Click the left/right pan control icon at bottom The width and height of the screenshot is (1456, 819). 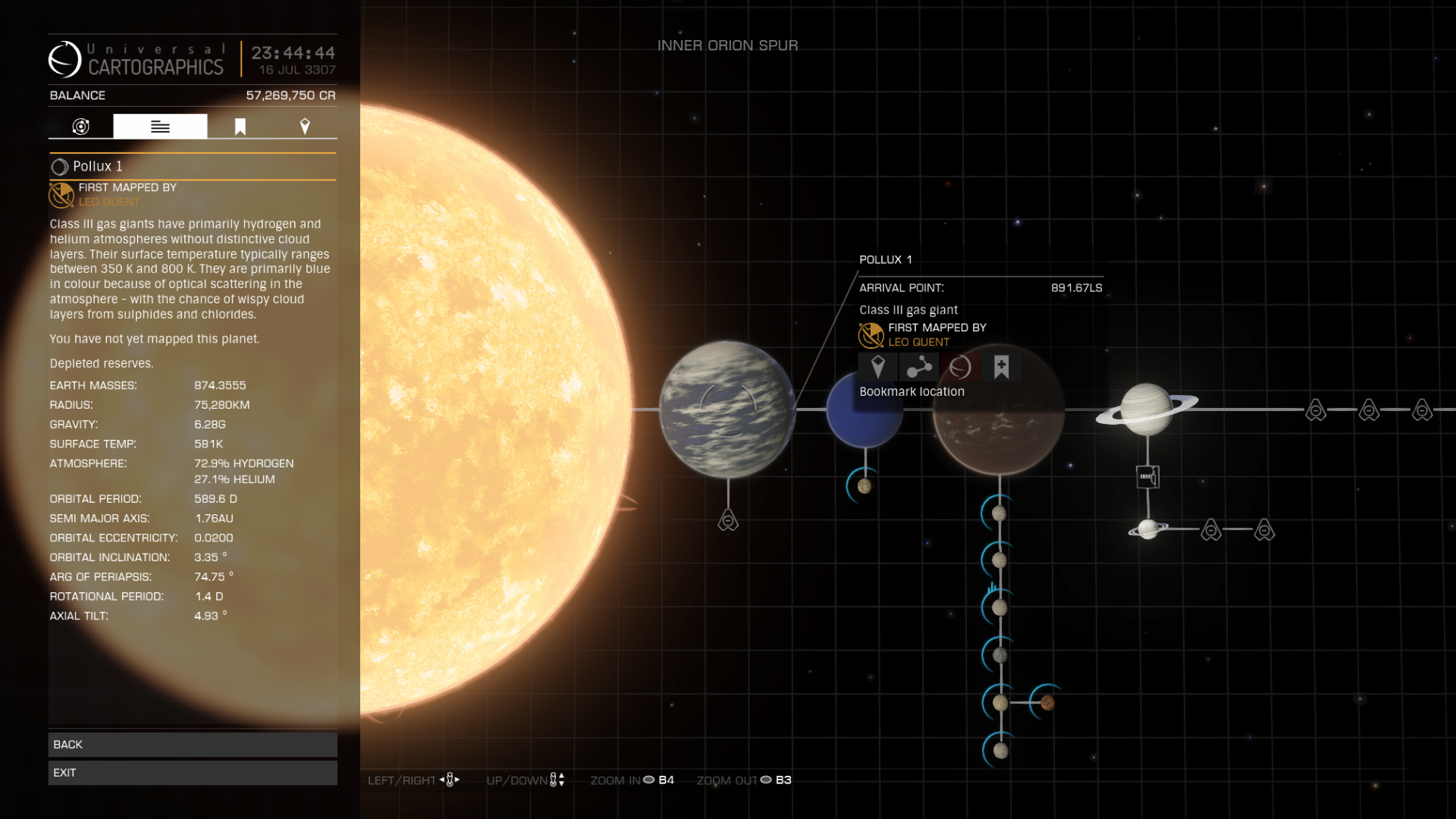449,779
